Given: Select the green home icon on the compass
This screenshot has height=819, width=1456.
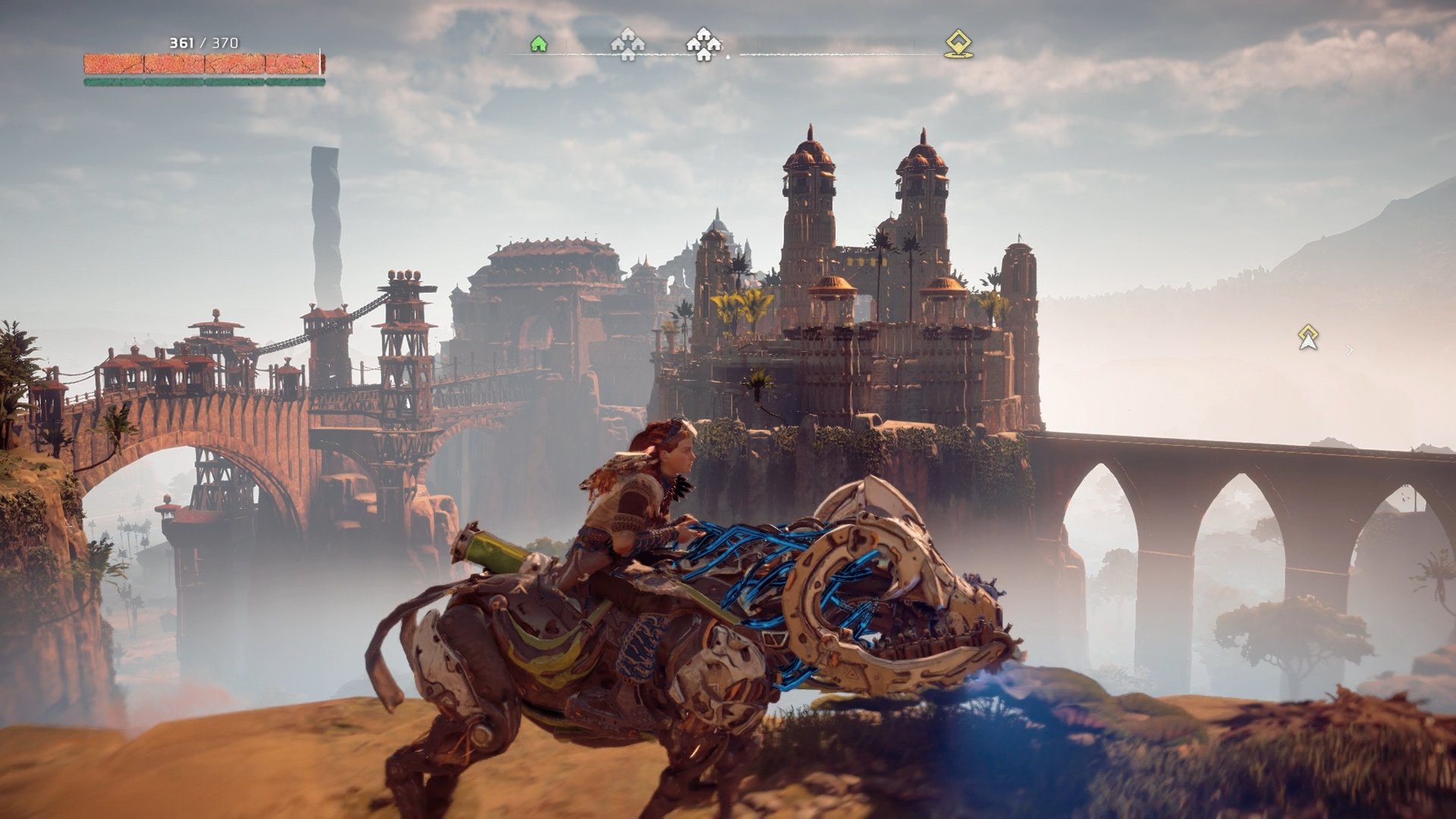Looking at the screenshot, I should click(x=538, y=45).
